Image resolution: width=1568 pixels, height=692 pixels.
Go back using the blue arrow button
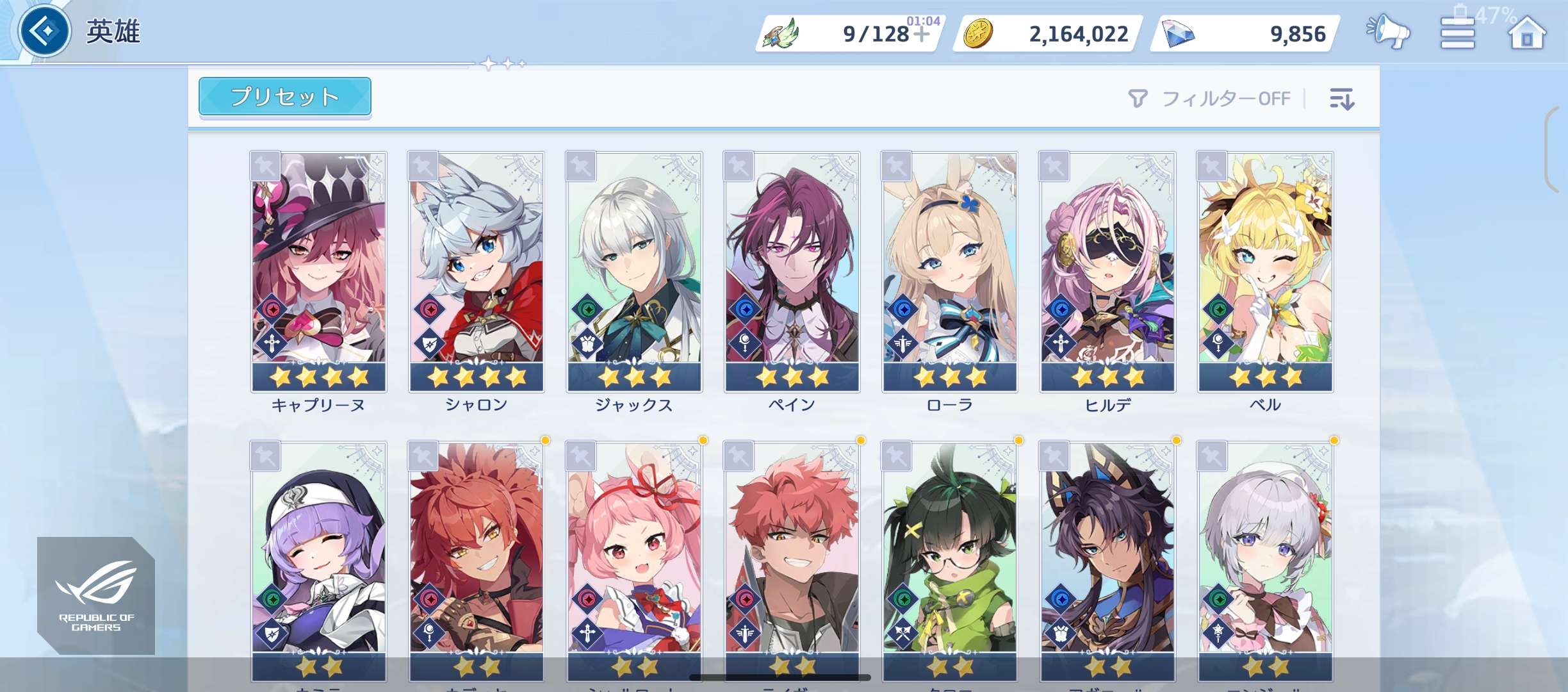[x=45, y=31]
